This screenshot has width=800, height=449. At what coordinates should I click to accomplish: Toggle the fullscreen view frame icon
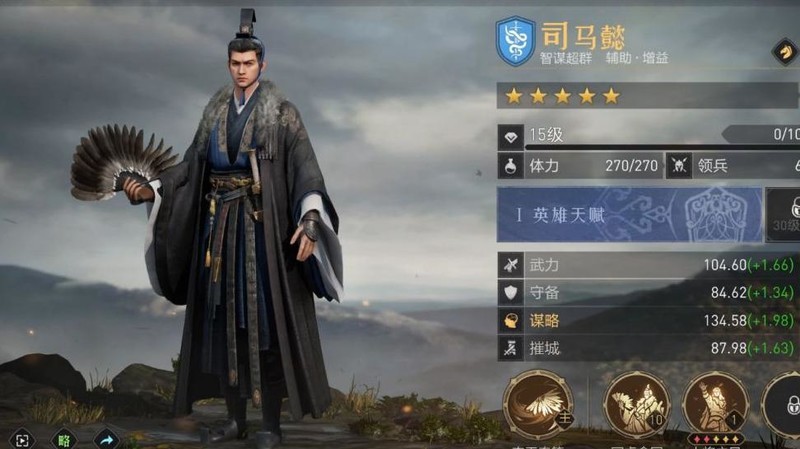[x=22, y=439]
